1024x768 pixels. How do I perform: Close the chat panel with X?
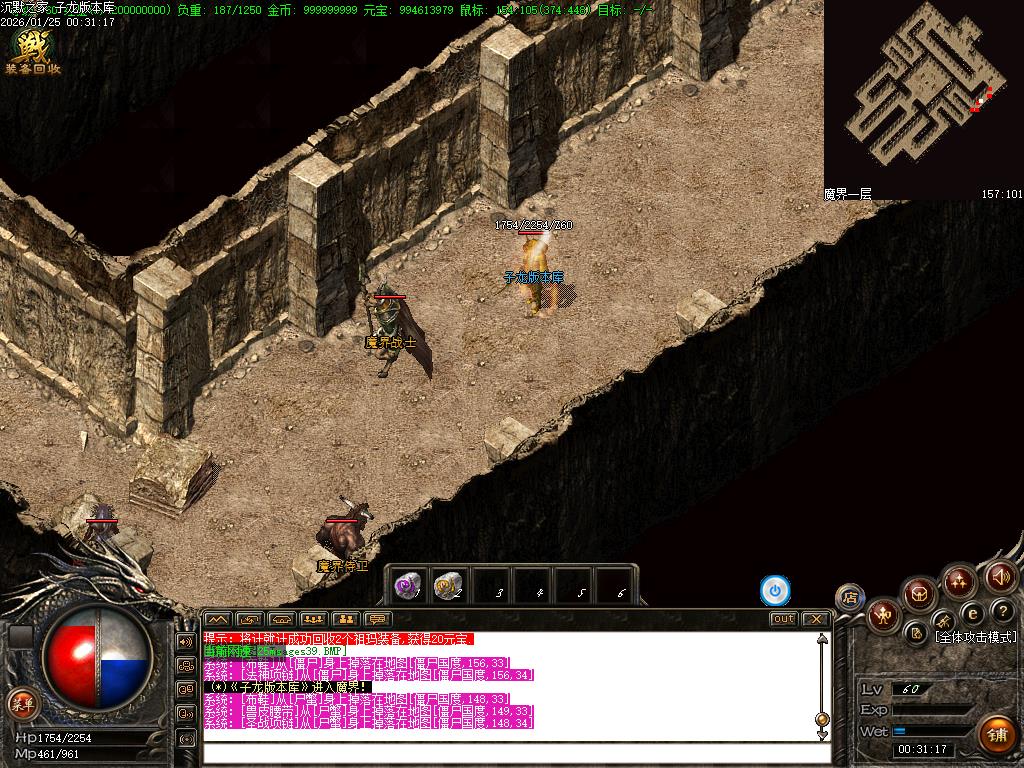(815, 619)
